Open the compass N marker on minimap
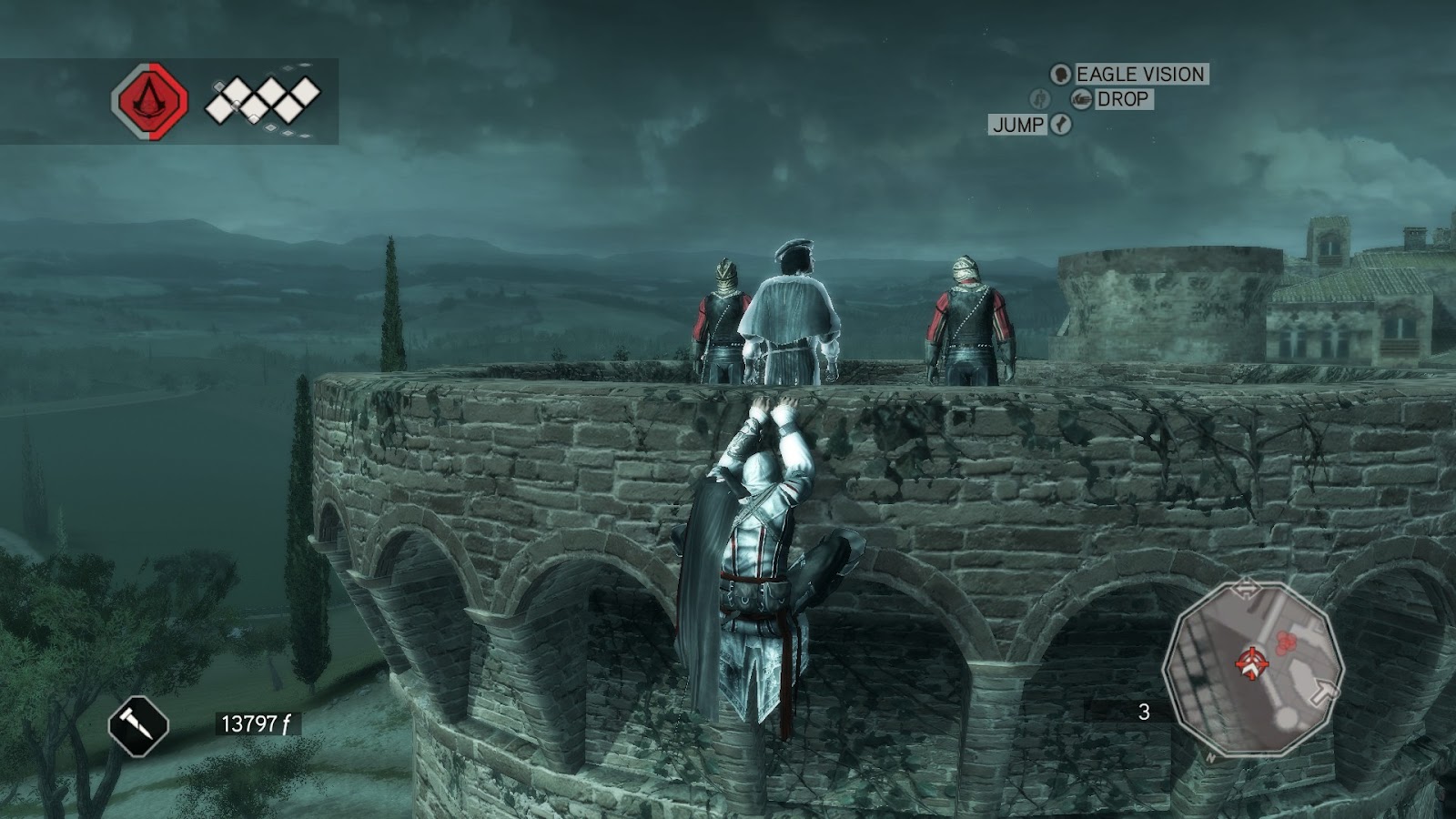1456x819 pixels. click(1211, 757)
